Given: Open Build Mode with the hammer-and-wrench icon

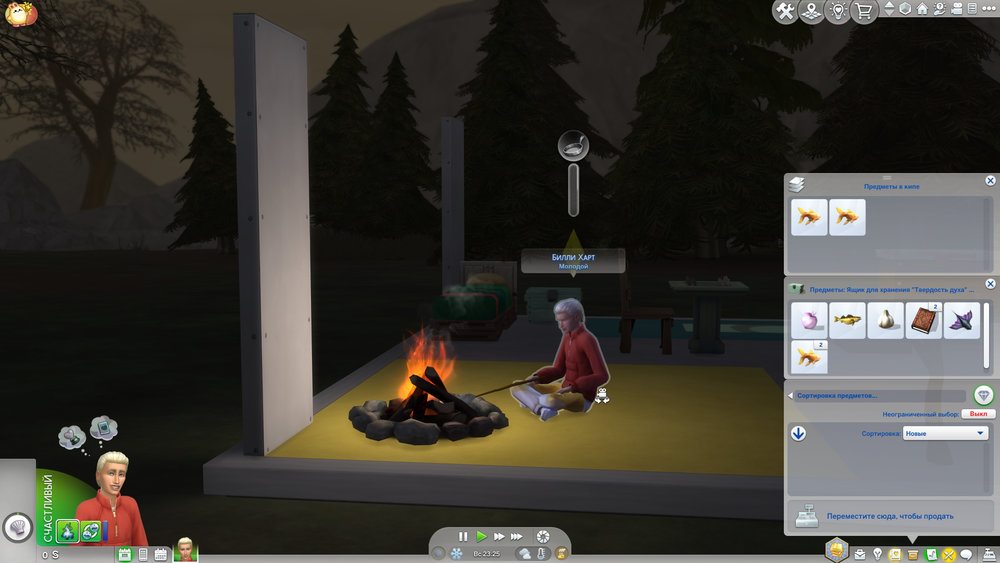Looking at the screenshot, I should click(785, 11).
